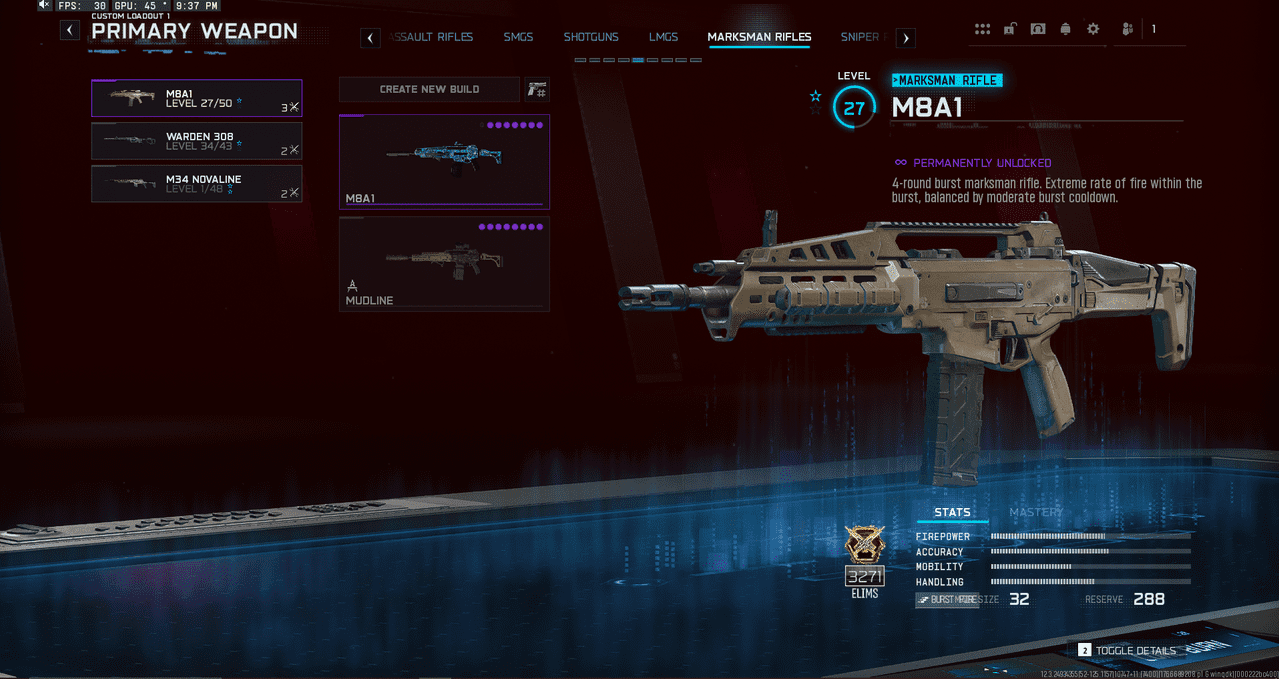Screen dimensions: 1279x679
Task: Open settings with the gear icon
Action: click(x=1093, y=29)
